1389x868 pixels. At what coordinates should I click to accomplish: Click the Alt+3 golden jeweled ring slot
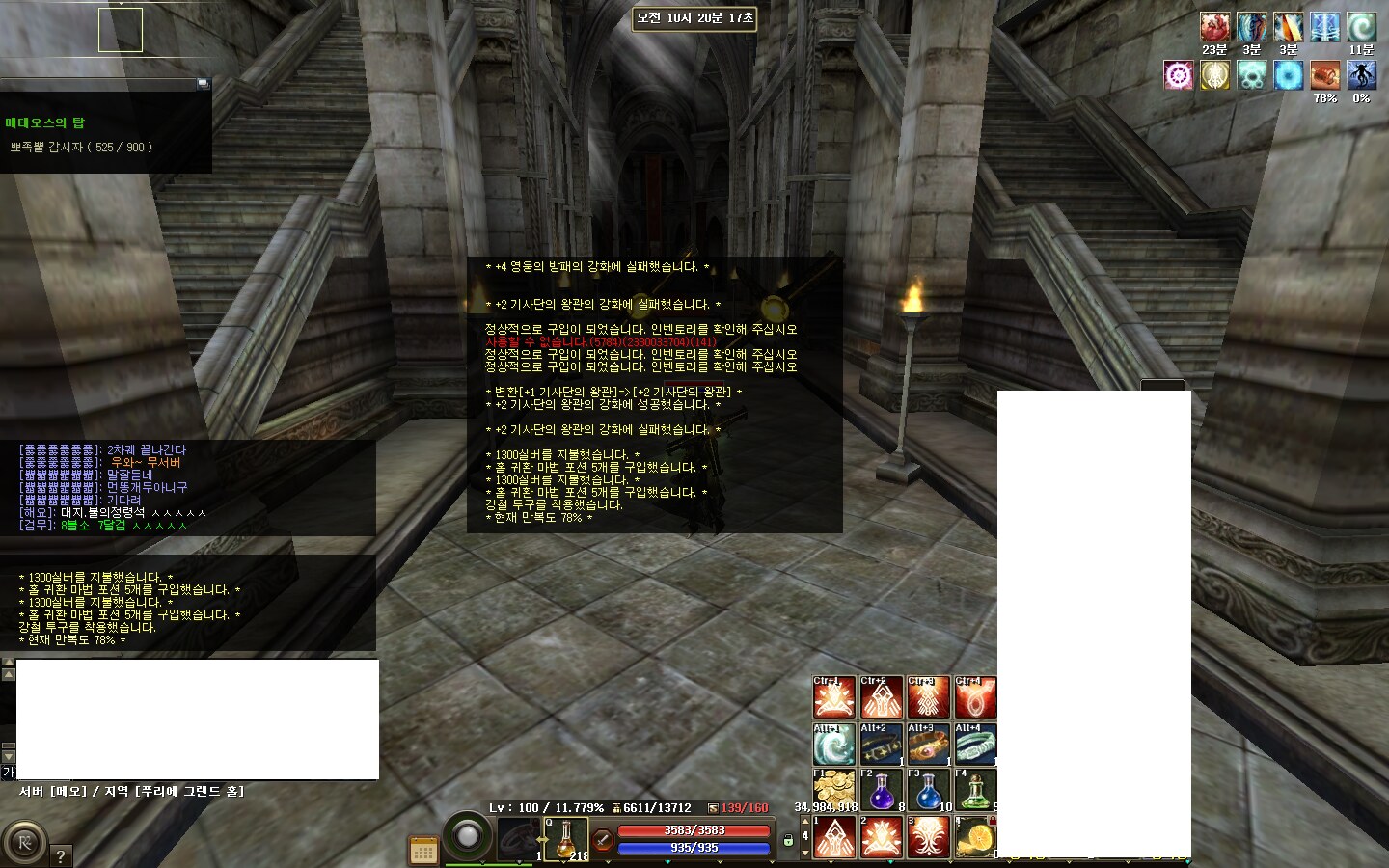click(928, 745)
